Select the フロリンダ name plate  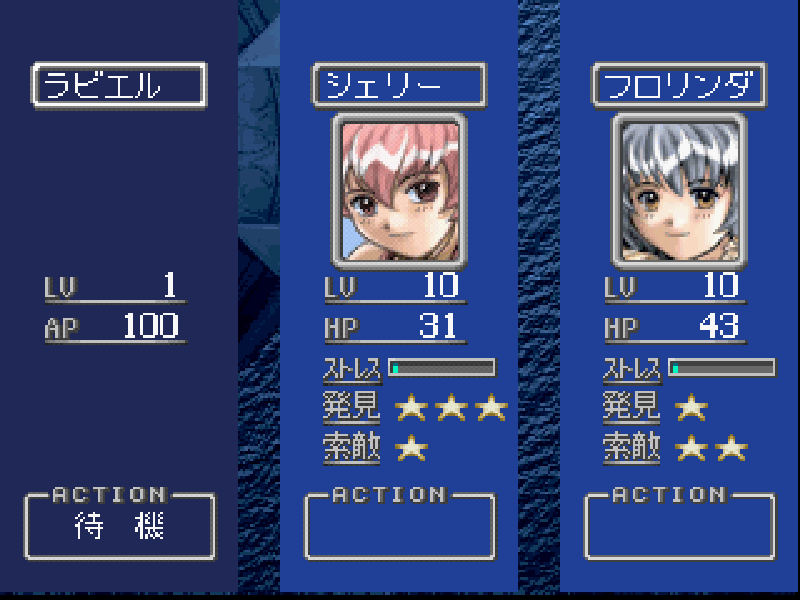(679, 85)
